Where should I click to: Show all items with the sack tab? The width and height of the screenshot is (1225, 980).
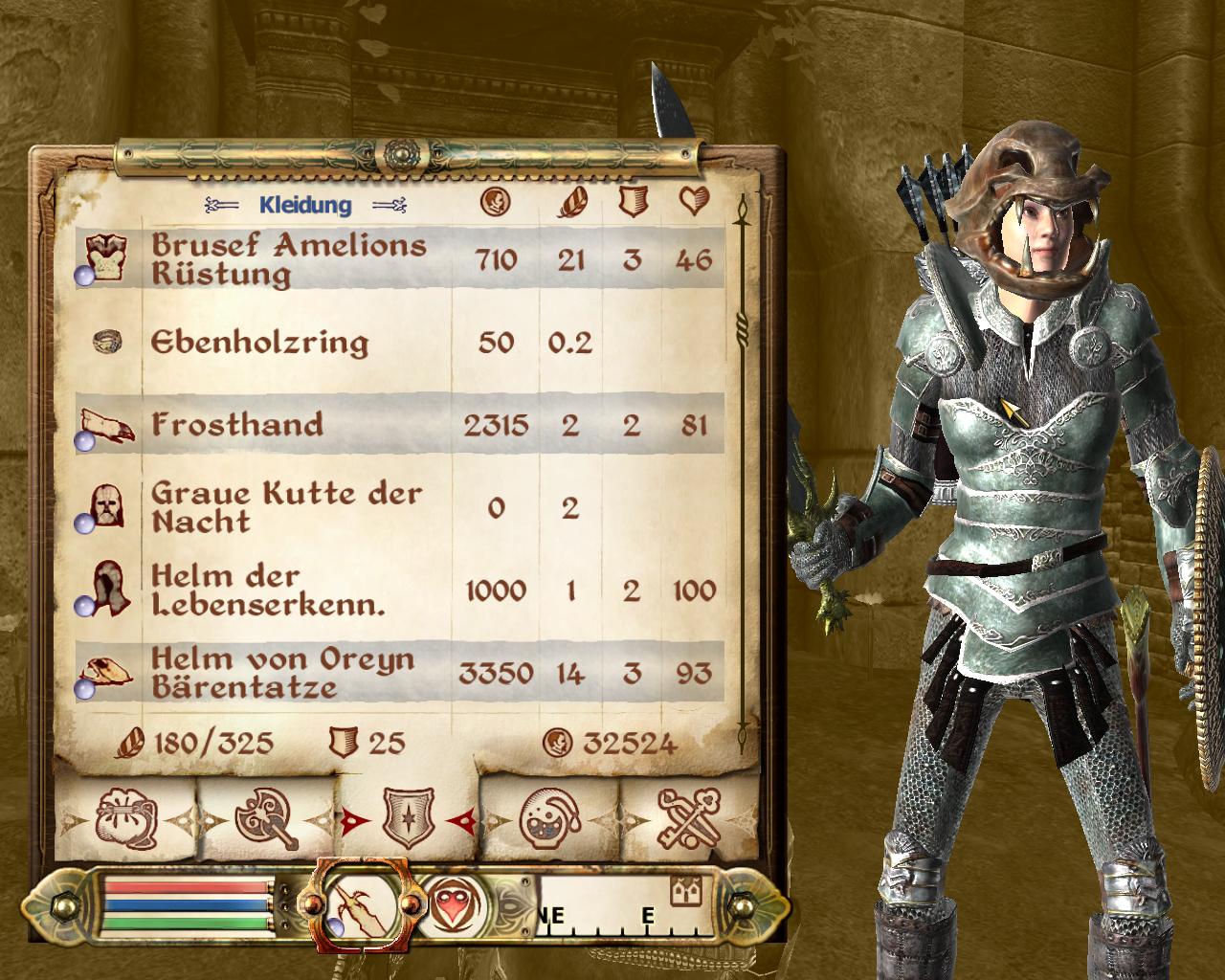tap(123, 819)
